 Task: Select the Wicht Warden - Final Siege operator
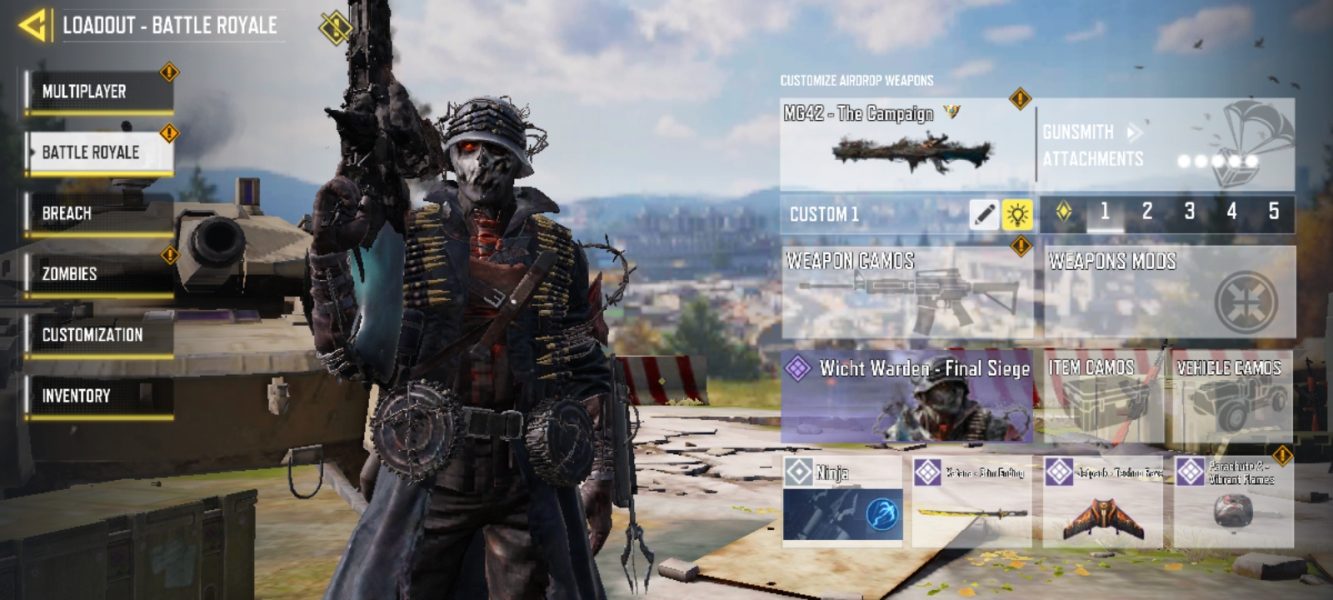(906, 396)
